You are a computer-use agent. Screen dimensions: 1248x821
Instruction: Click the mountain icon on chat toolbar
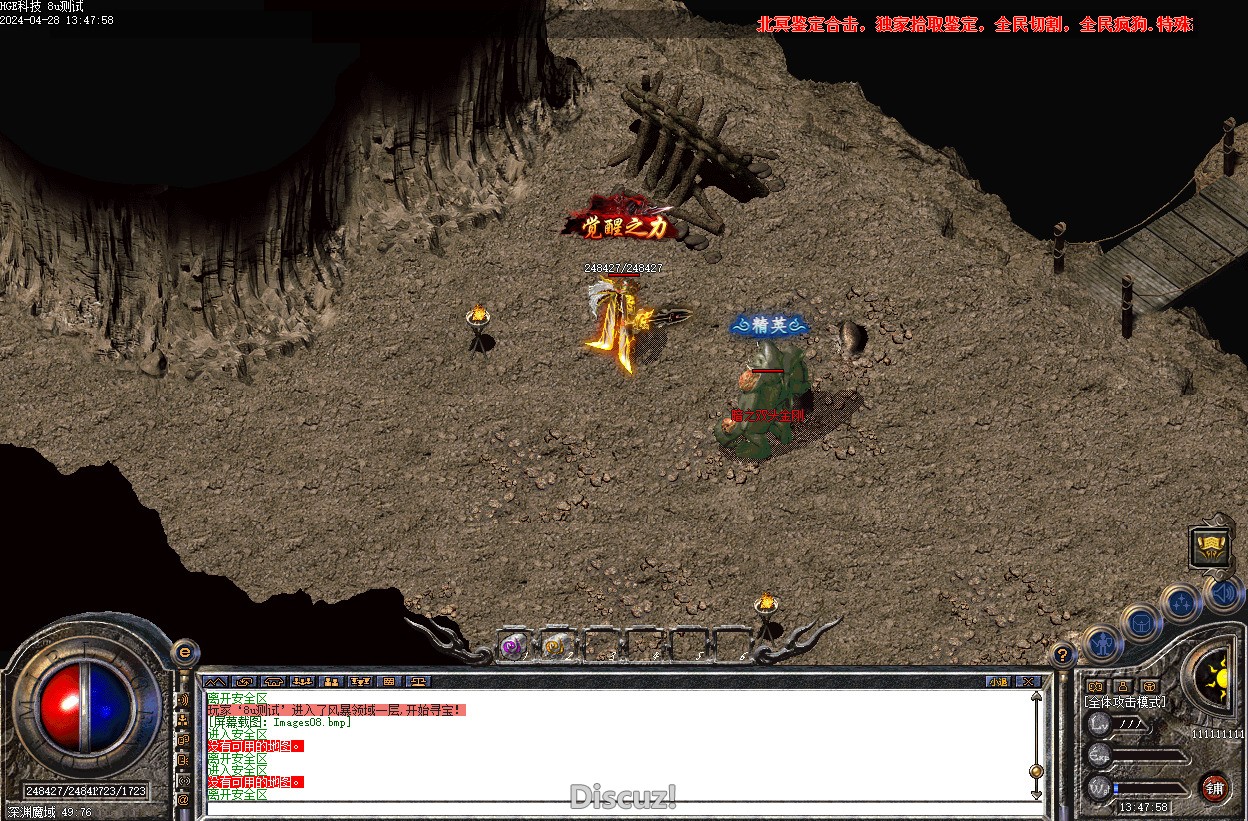[215, 682]
